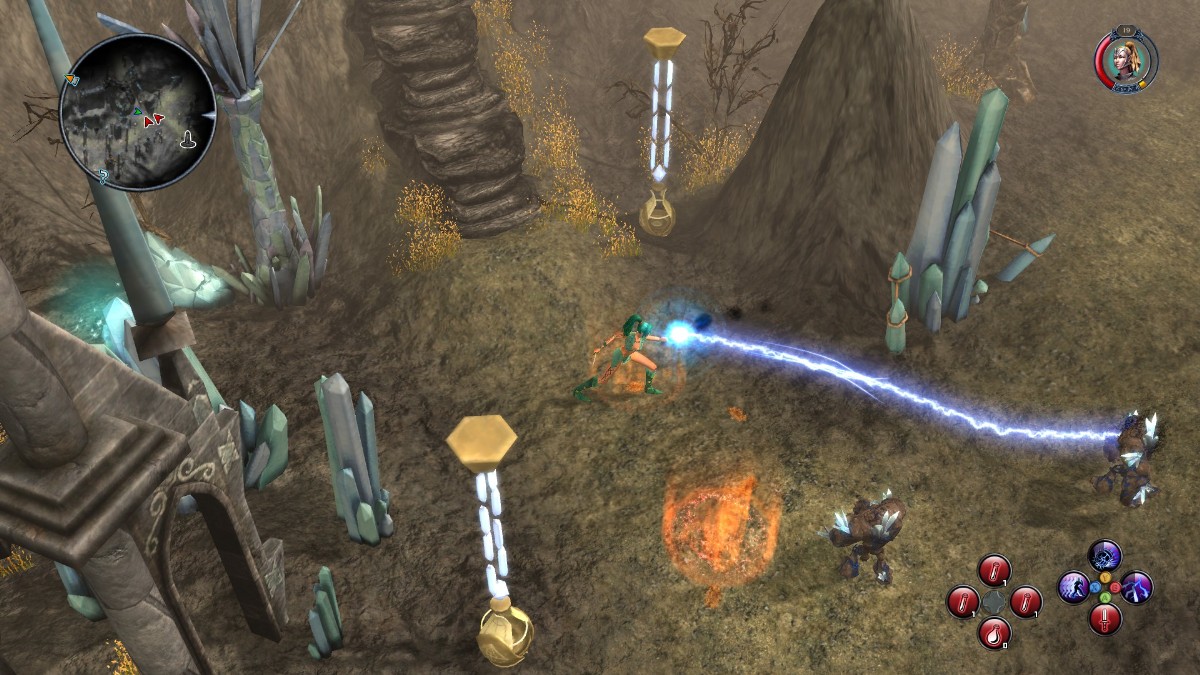Select the orange arrow marker on minimap edge
This screenshot has height=675, width=1200.
pyautogui.click(x=70, y=79)
